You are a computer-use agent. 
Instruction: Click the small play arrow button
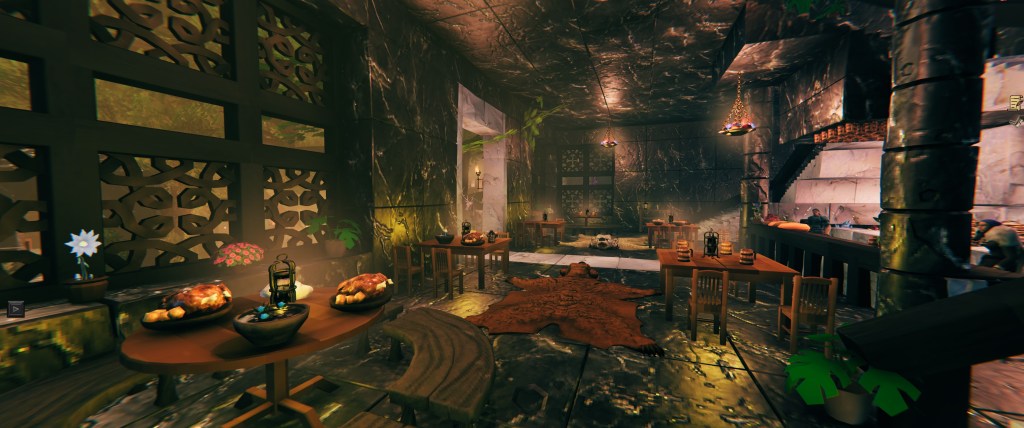pos(15,309)
